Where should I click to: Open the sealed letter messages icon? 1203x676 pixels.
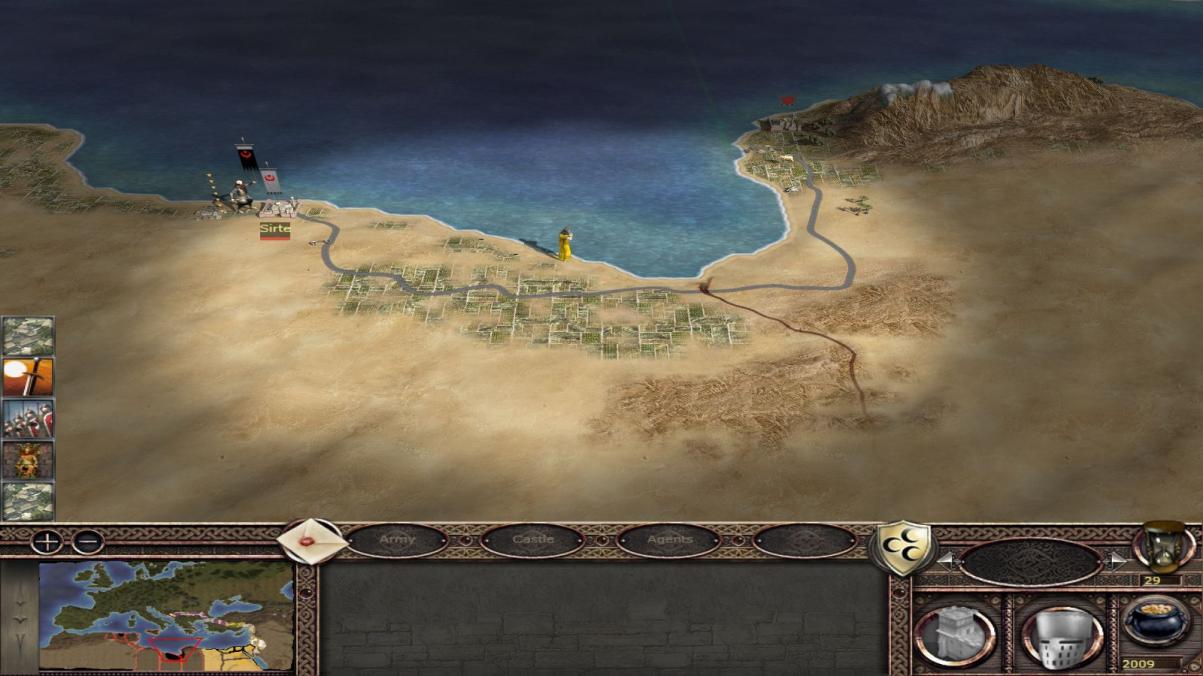pos(312,541)
